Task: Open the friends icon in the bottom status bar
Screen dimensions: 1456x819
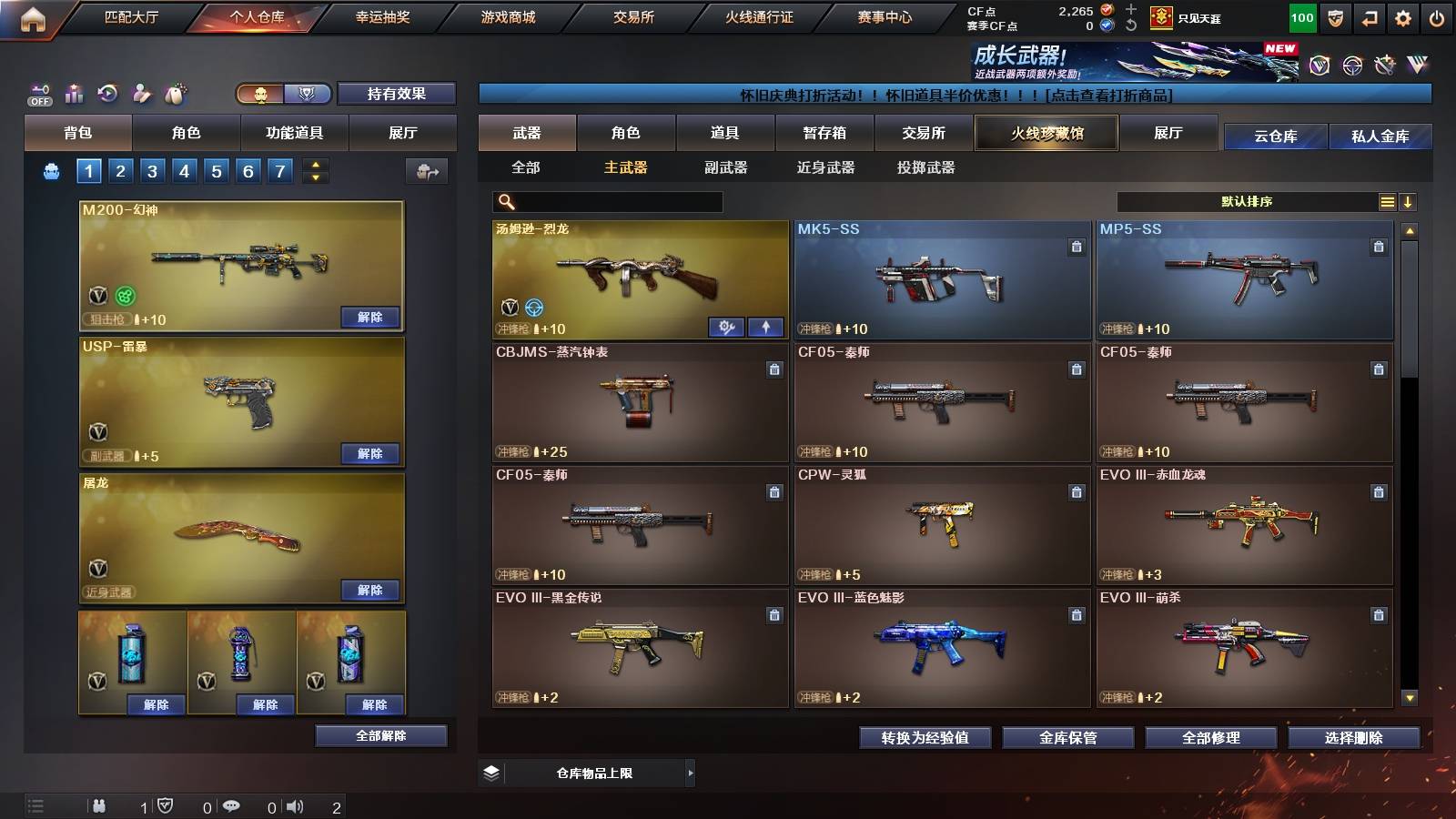Action: [x=99, y=804]
